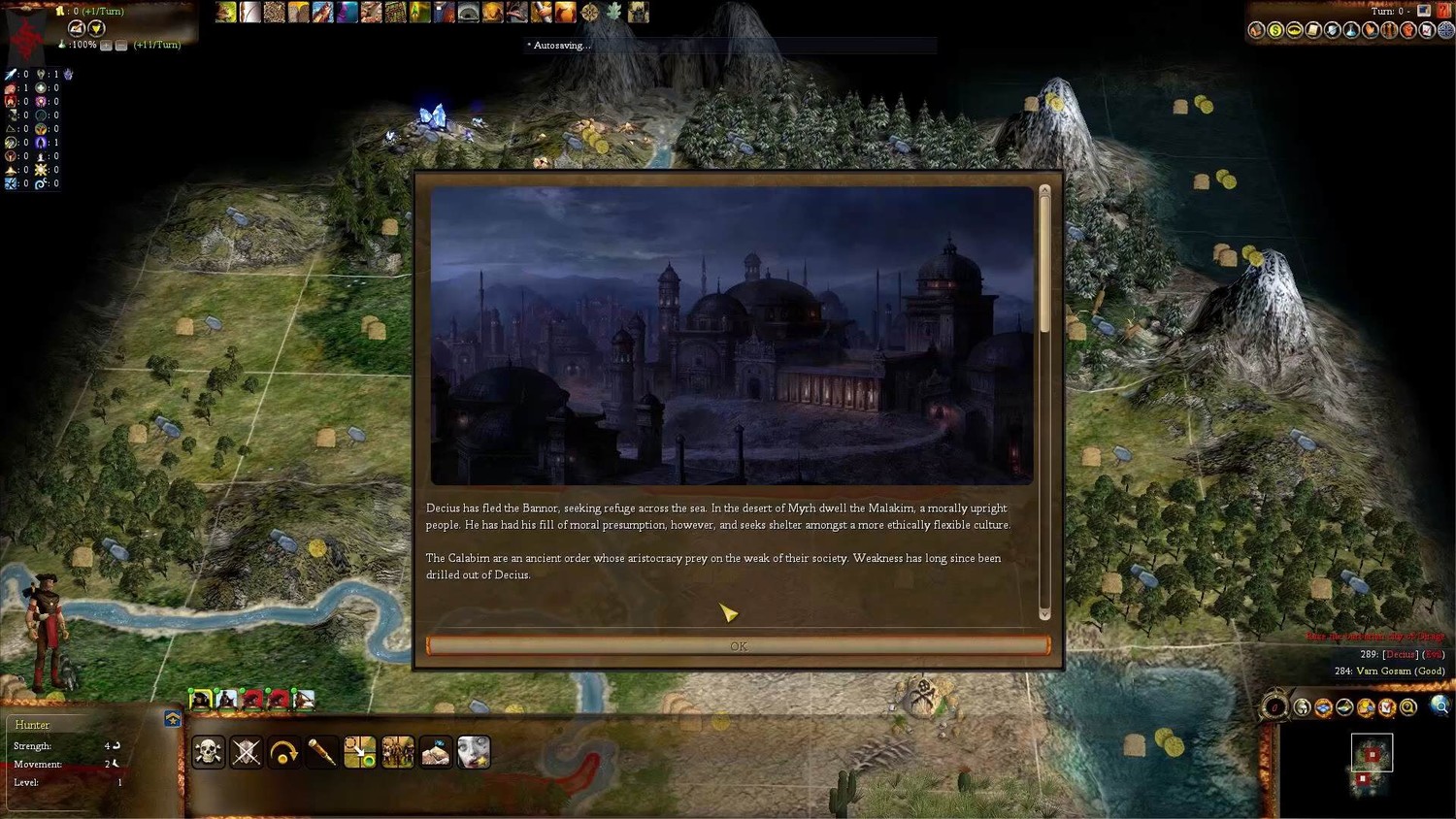Viewport: 1456px width, 819px height.
Task: Open the science advisor flask icon
Action: (1351, 30)
